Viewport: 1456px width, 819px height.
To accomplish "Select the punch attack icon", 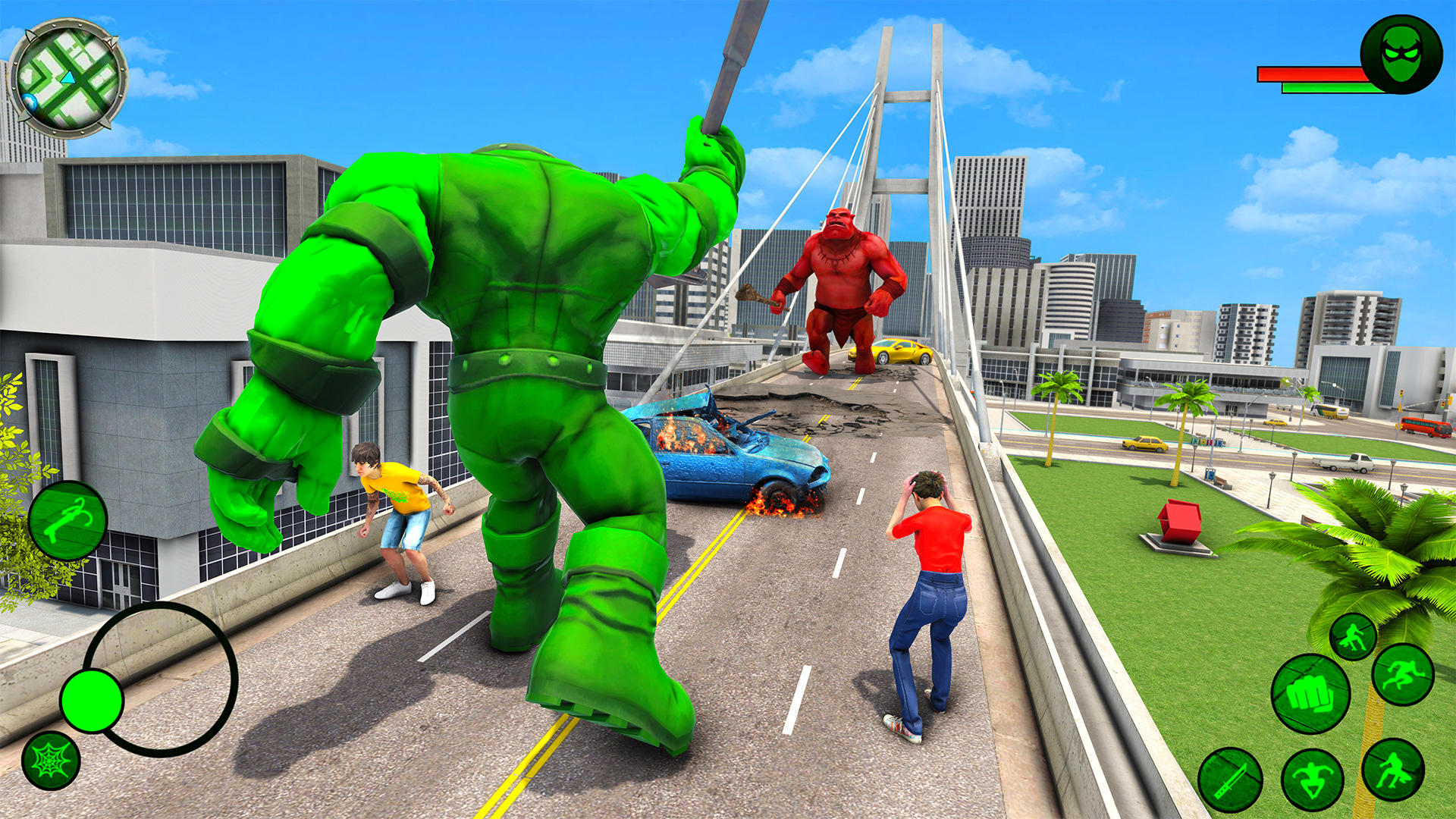I will coord(1311,693).
